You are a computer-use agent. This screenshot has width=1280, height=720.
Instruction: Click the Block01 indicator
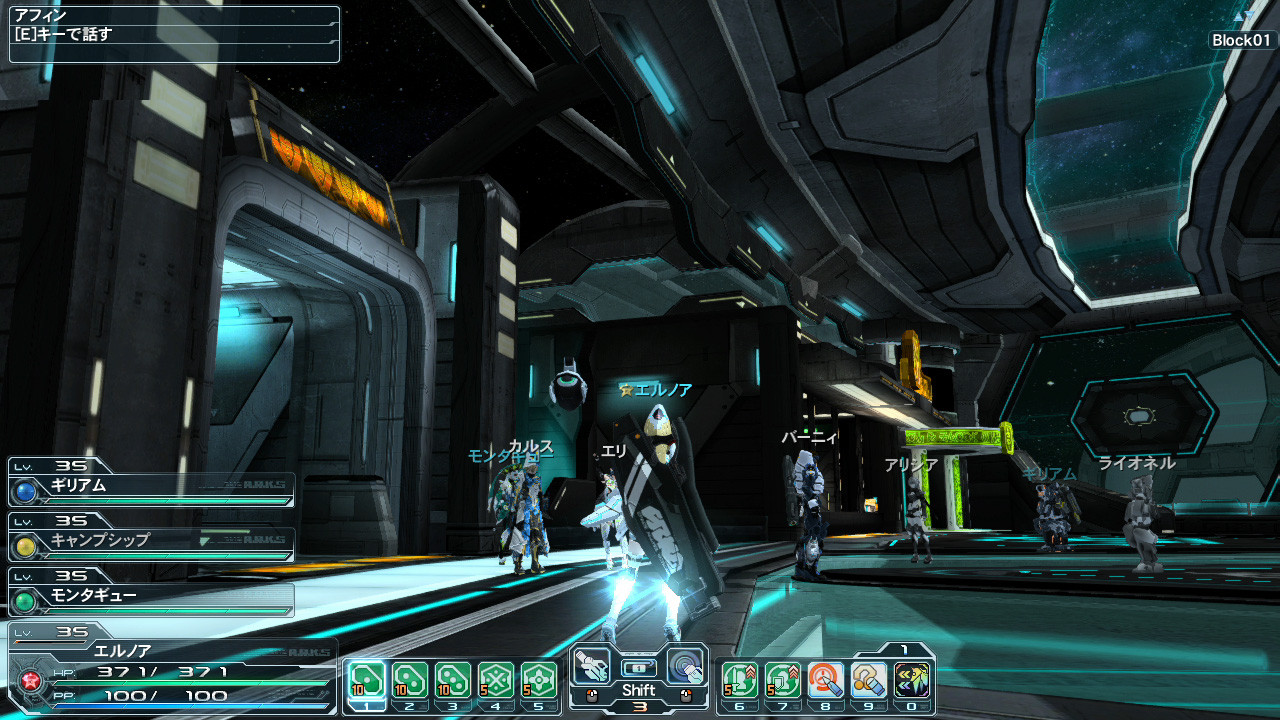point(1242,40)
